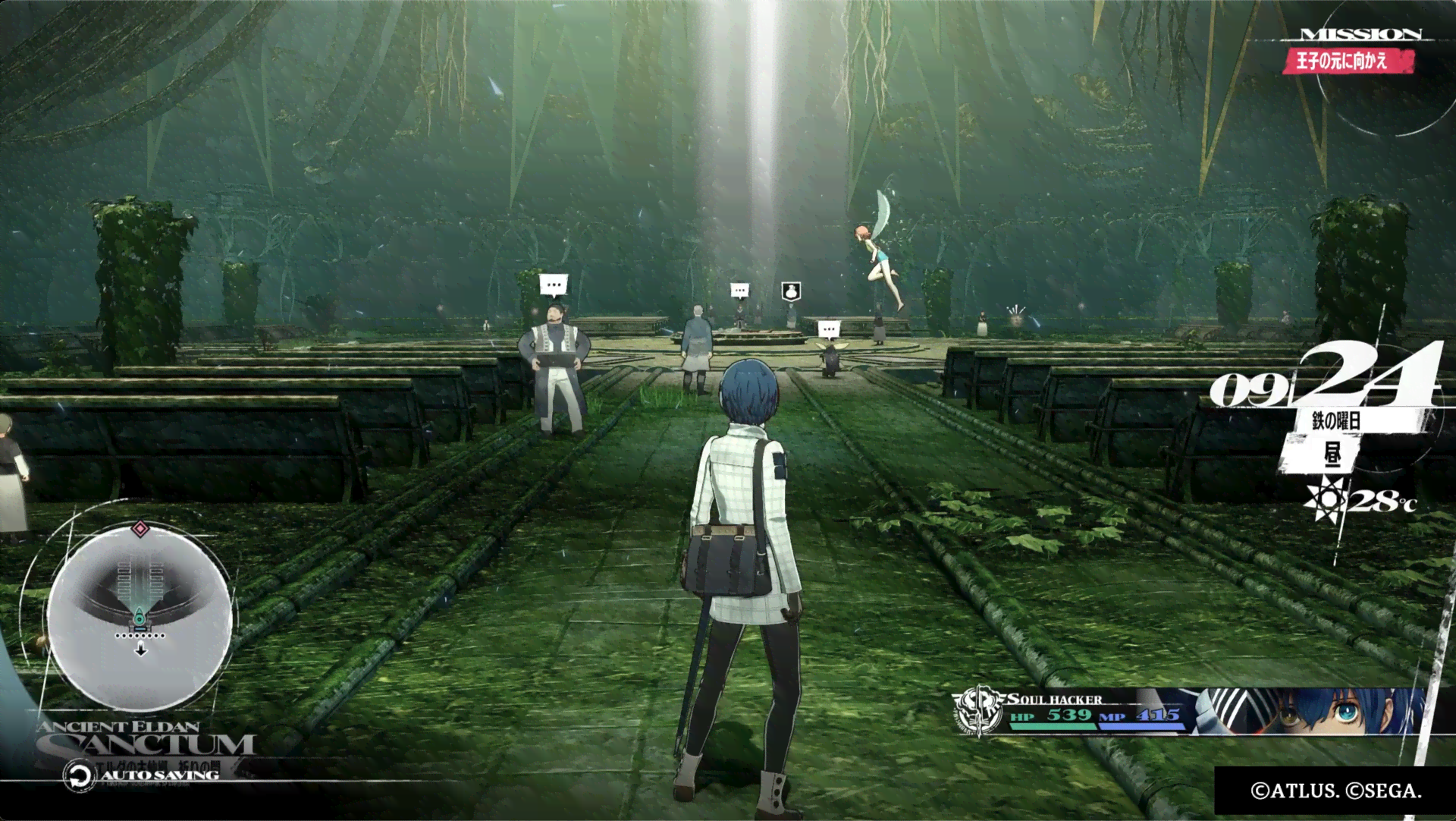Click the Soul Hacker archetype emblem
1456x821 pixels.
click(977, 712)
